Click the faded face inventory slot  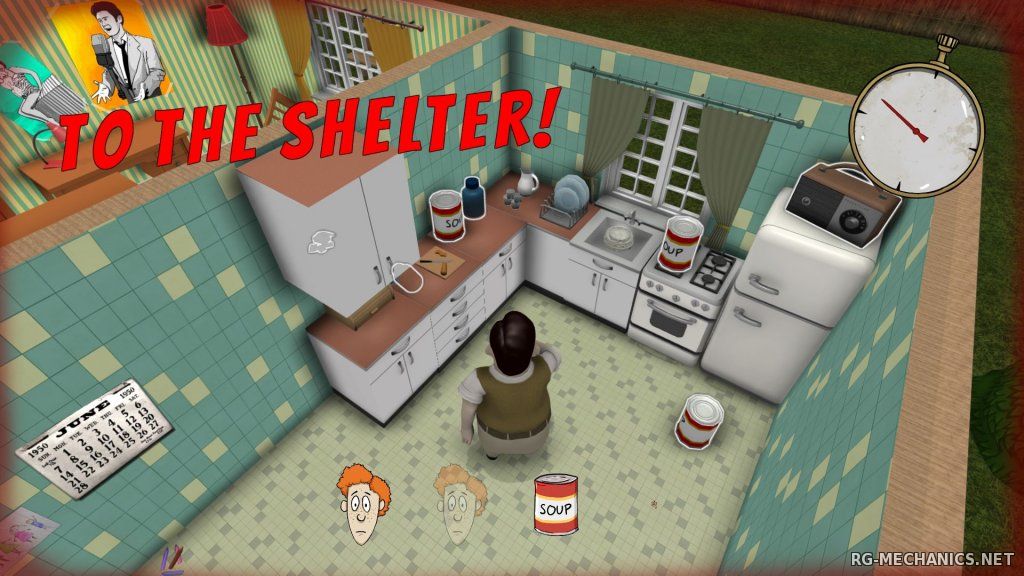459,504
